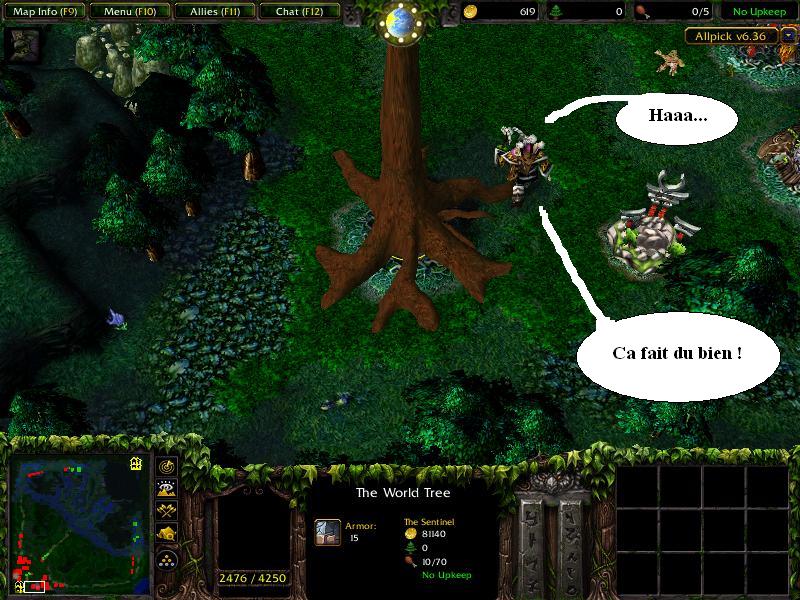
Task: Activate the minimap signal ping button
Action: (x=166, y=467)
